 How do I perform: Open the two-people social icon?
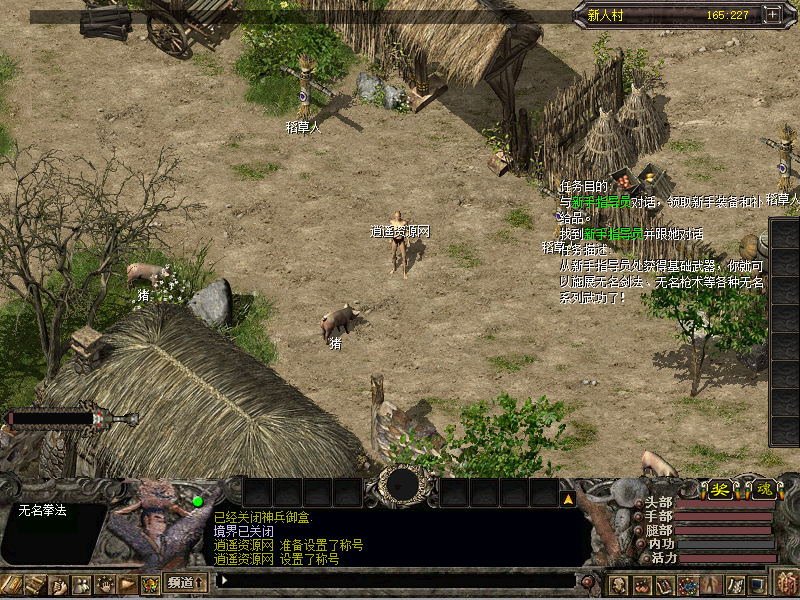click(x=81, y=584)
